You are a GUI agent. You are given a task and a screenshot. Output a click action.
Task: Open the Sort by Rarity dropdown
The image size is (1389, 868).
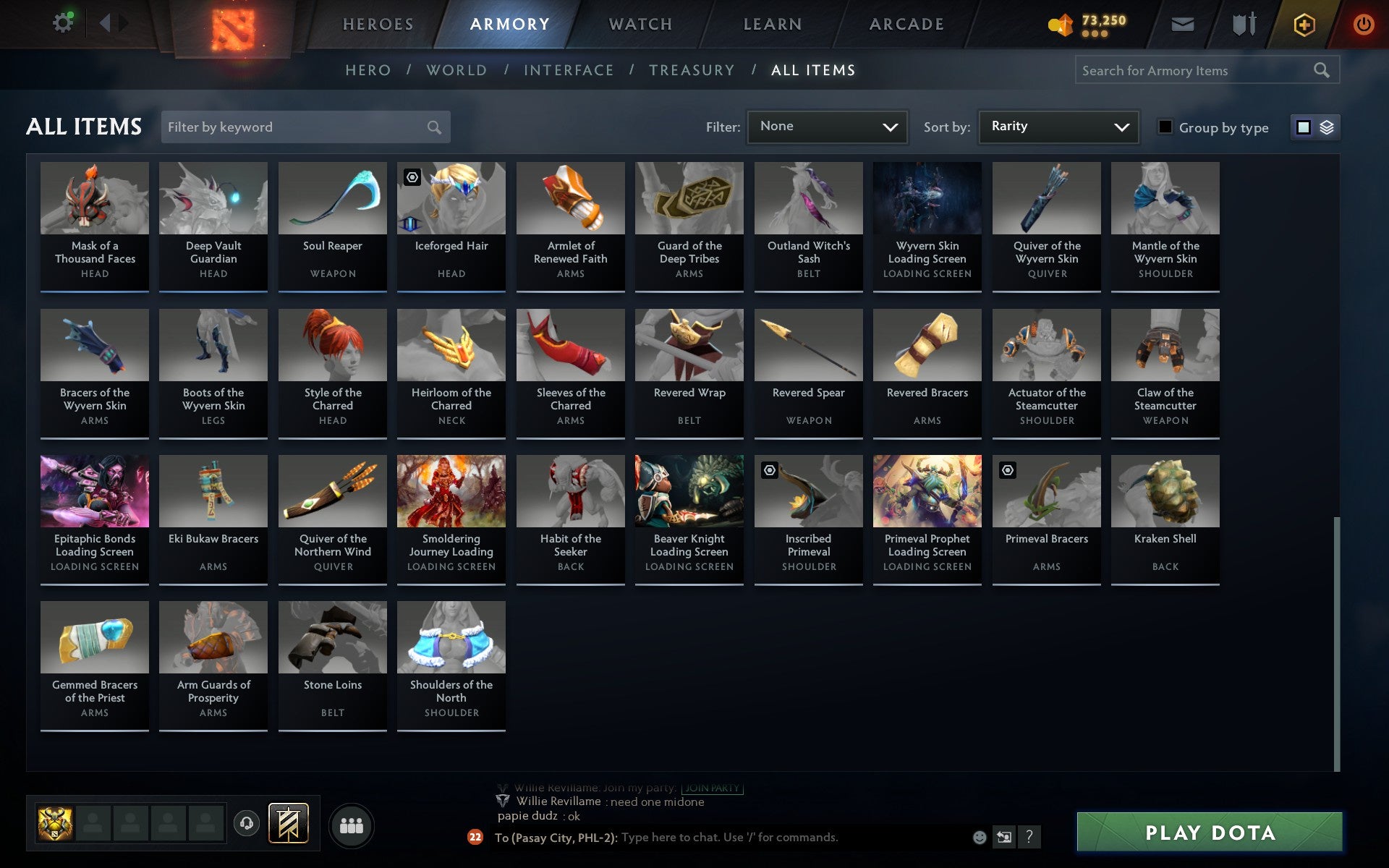(x=1058, y=127)
